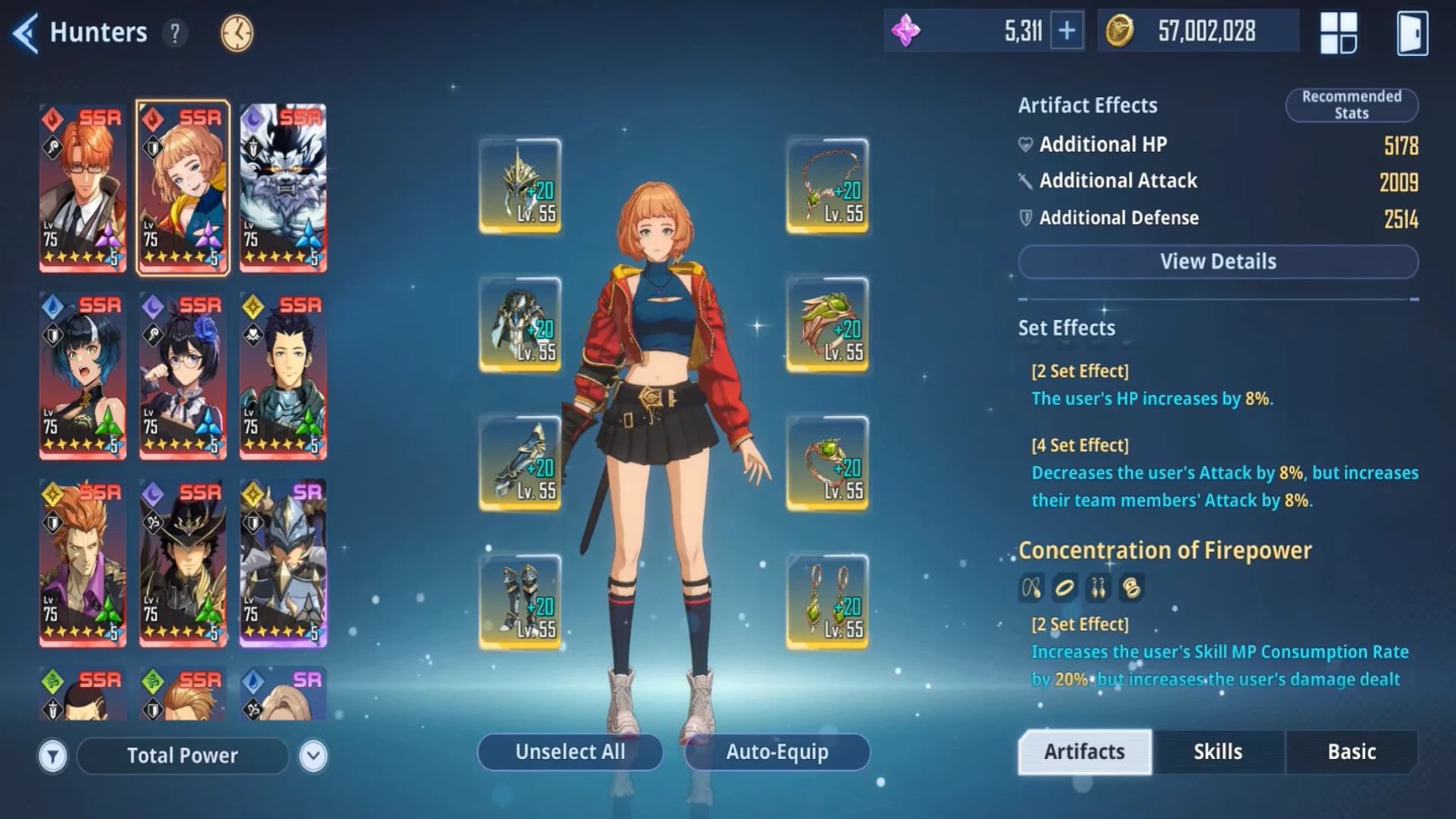Auto-Equip artifacts on this hunter
Screen dimensions: 1456x819
point(777,752)
